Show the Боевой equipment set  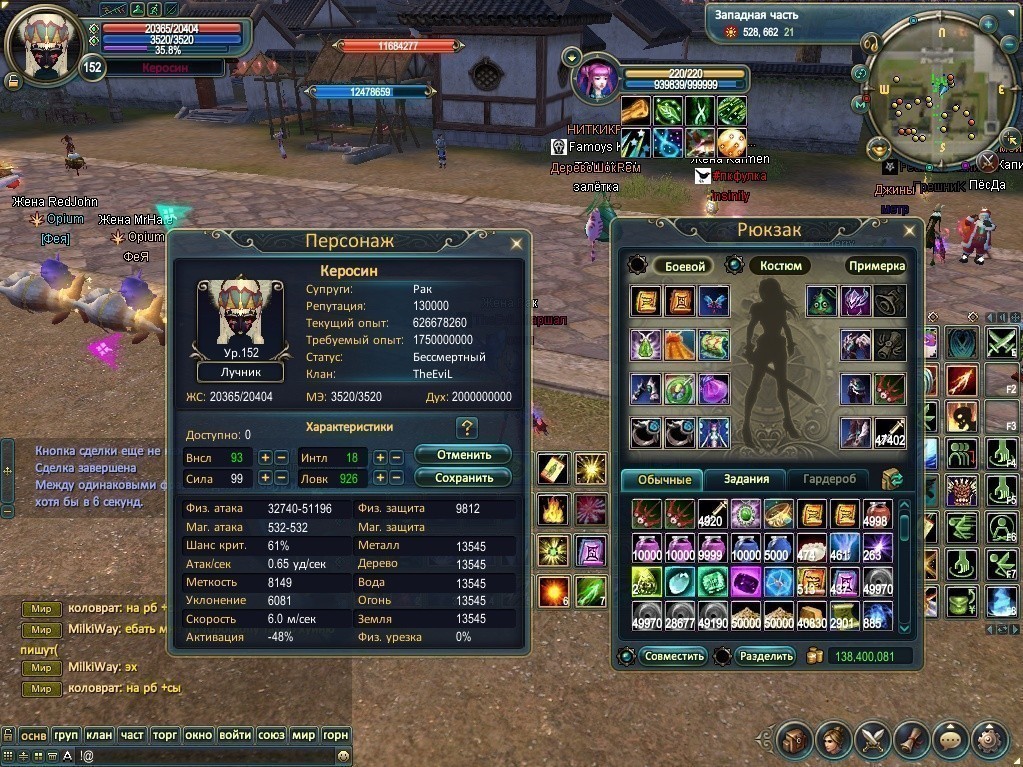pos(685,266)
